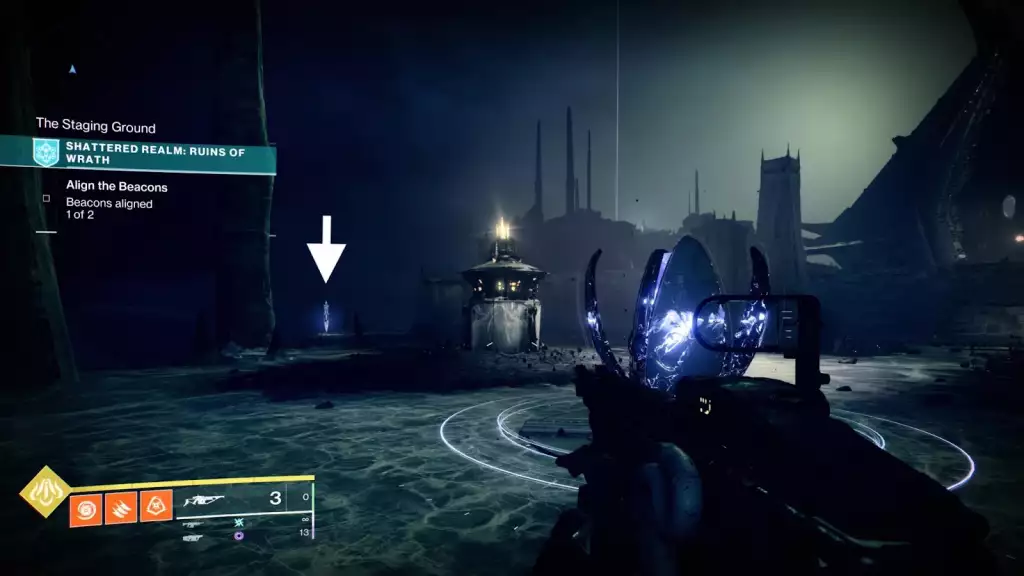
Task: Select the orange swirl grenade ability icon
Action: [x=85, y=508]
